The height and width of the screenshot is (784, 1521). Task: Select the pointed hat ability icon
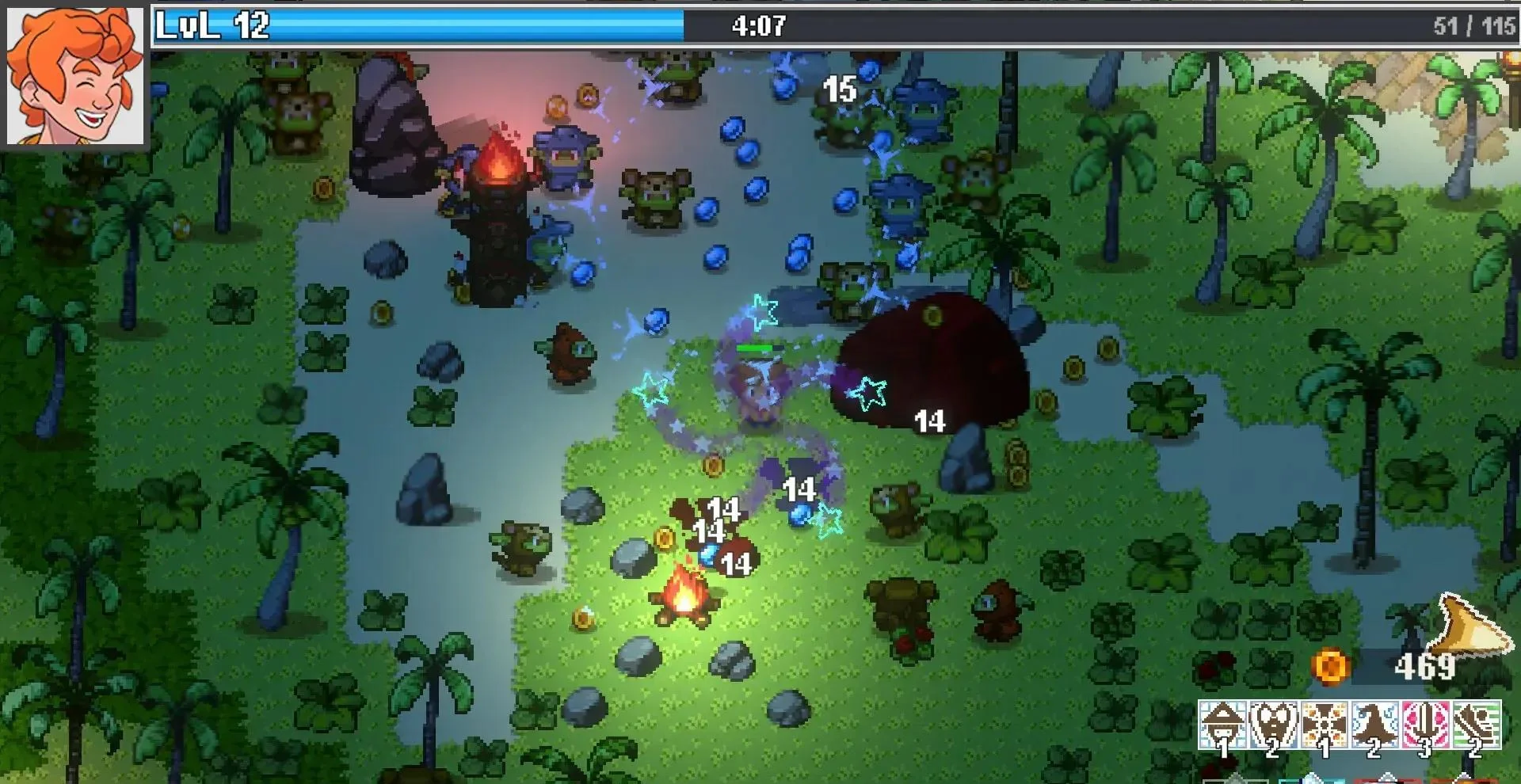tap(1222, 722)
